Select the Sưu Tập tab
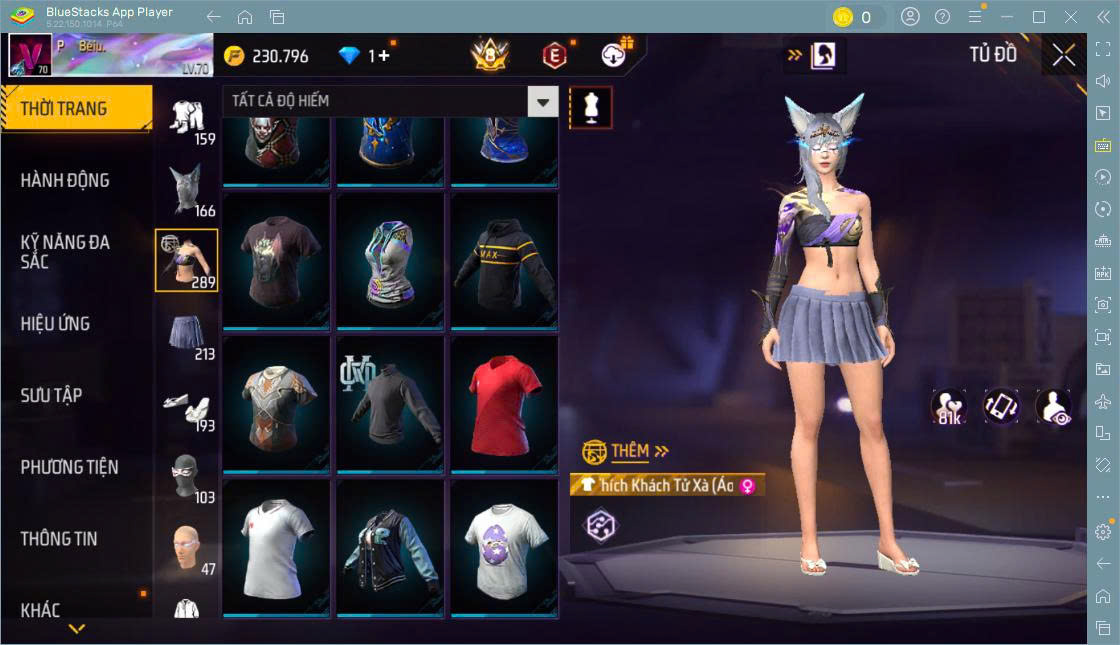 52,395
